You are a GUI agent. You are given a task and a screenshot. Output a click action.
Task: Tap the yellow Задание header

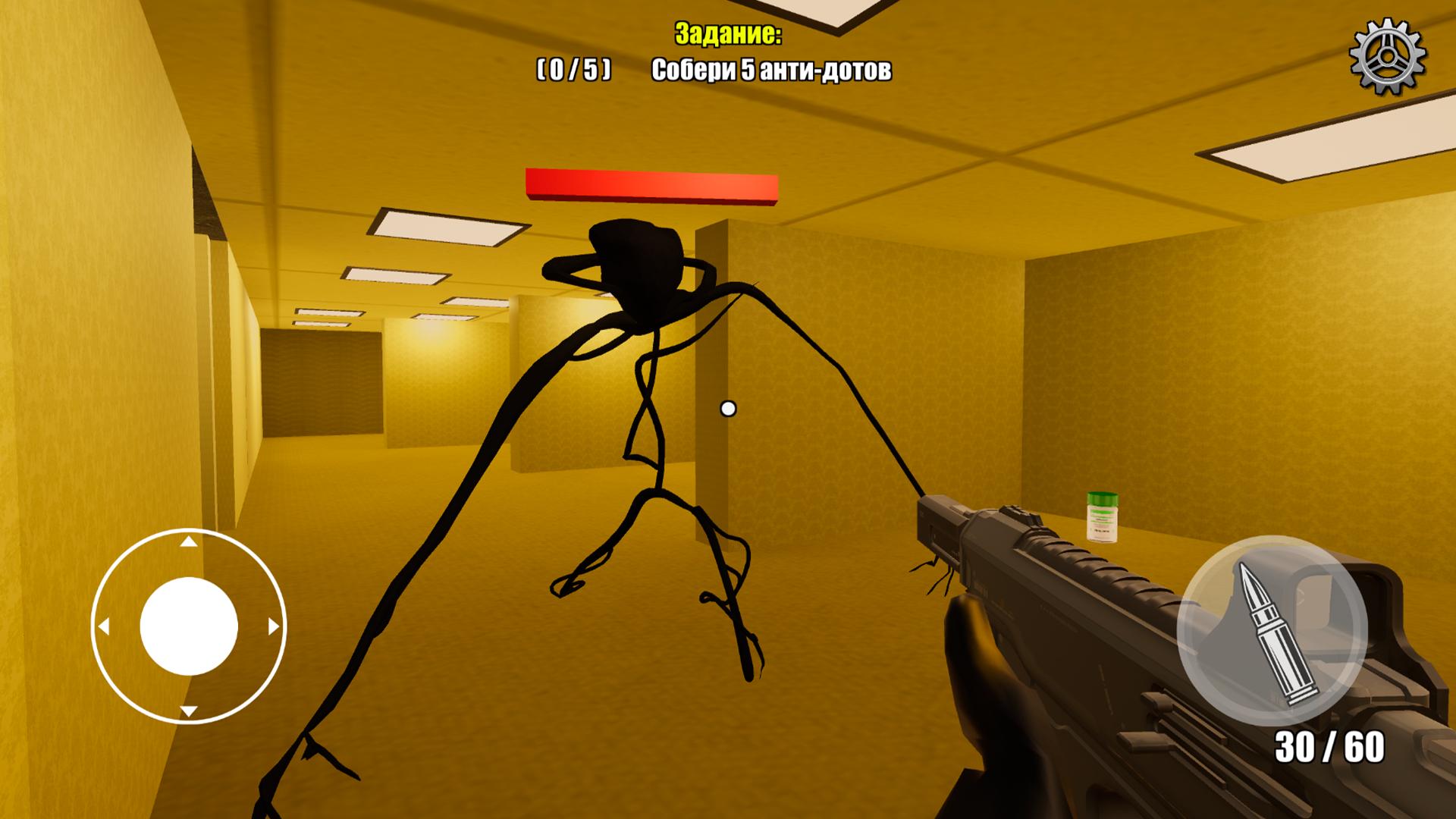pyautogui.click(x=727, y=34)
